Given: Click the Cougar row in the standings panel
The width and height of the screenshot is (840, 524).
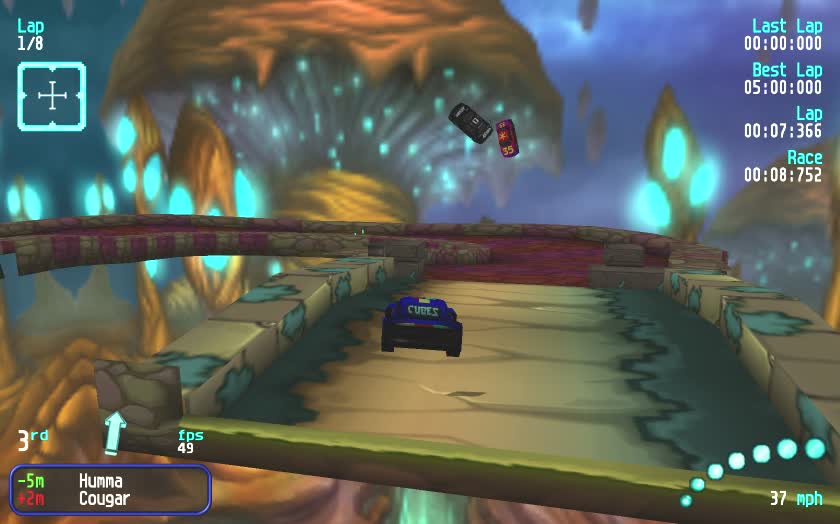Looking at the screenshot, I should pos(109,498).
